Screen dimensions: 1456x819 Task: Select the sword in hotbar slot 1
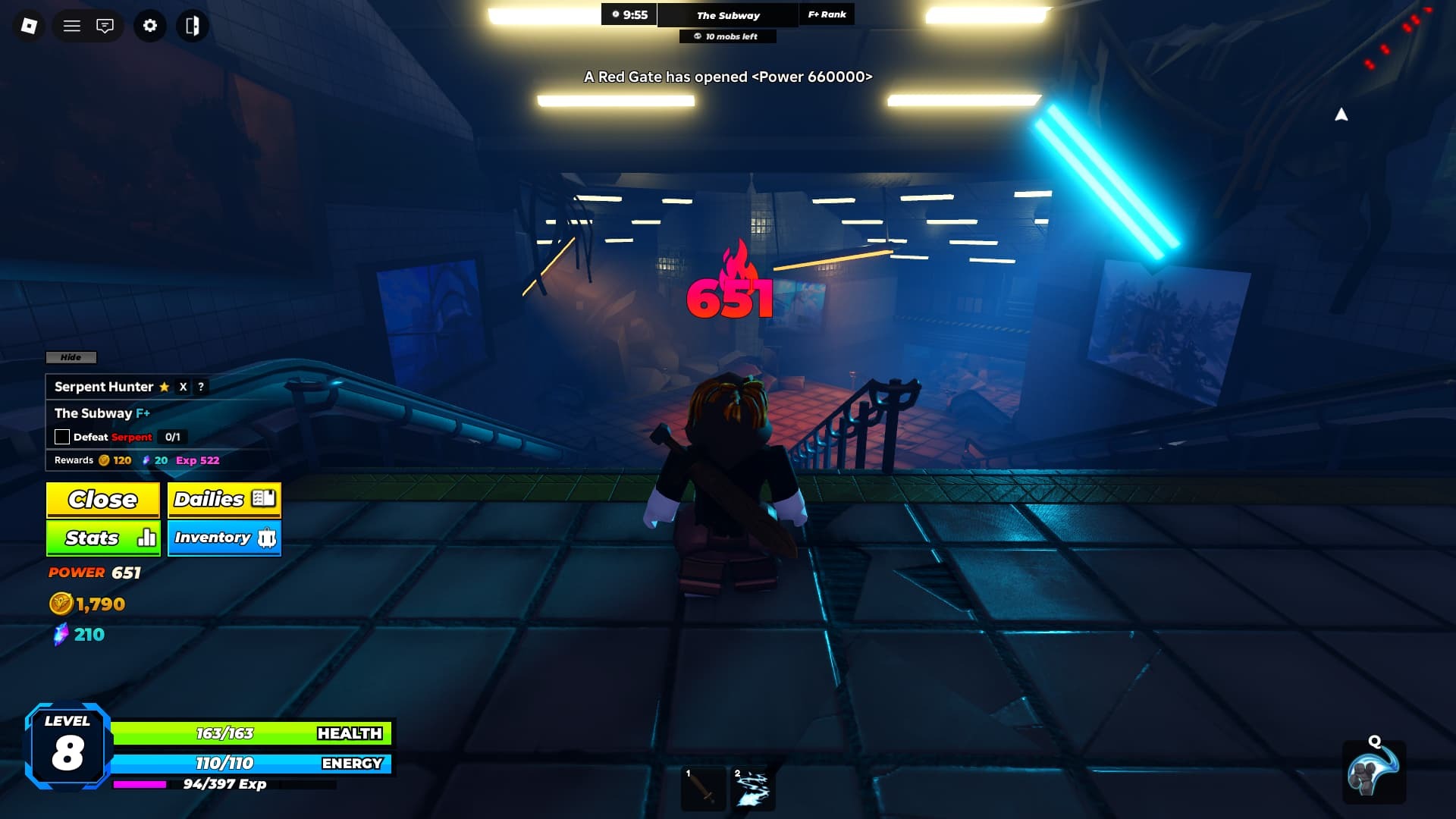[x=701, y=786]
